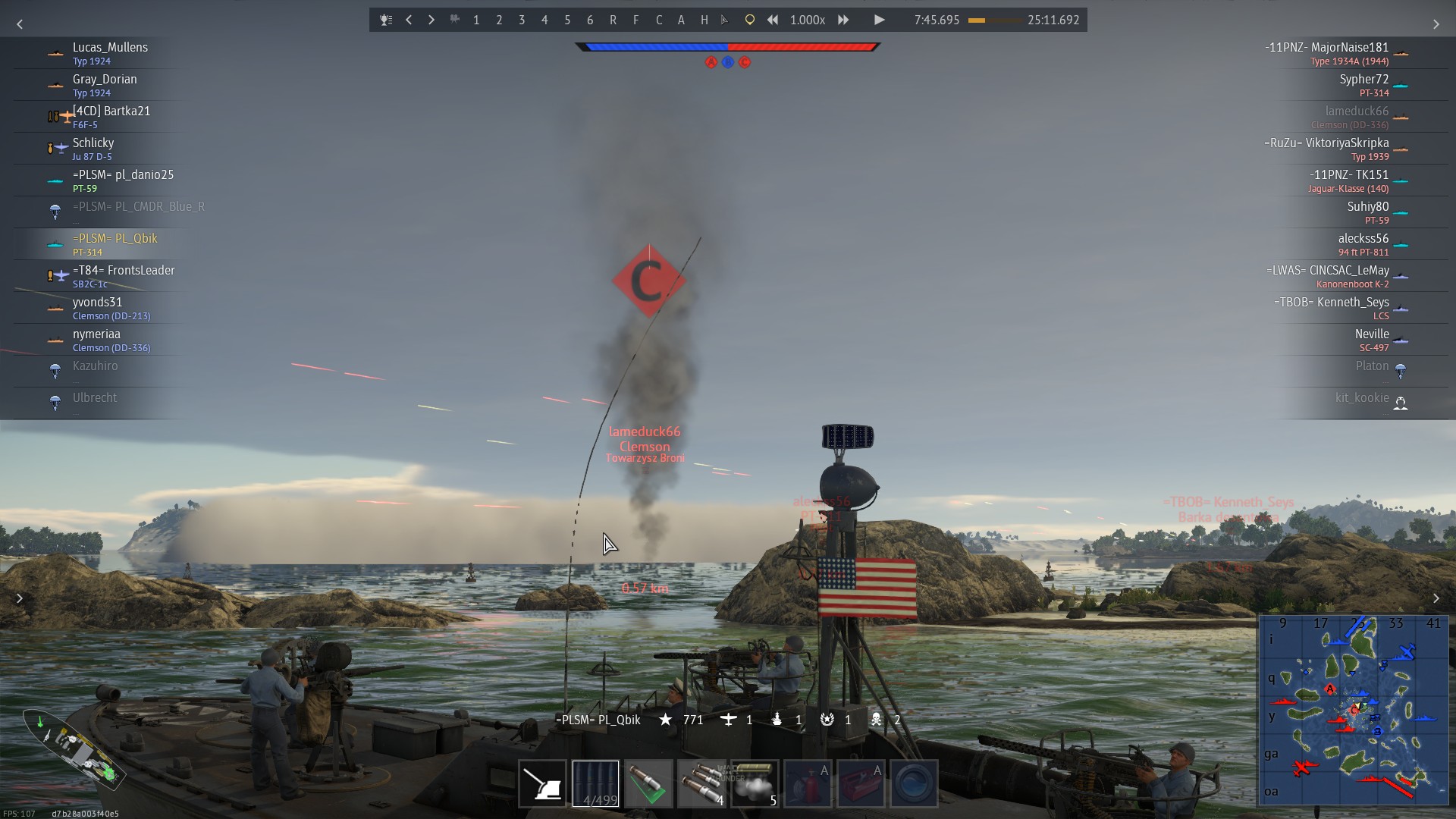Image resolution: width=1456 pixels, height=819 pixels.
Task: Toggle the H option in the replay toolbar
Action: [x=704, y=20]
